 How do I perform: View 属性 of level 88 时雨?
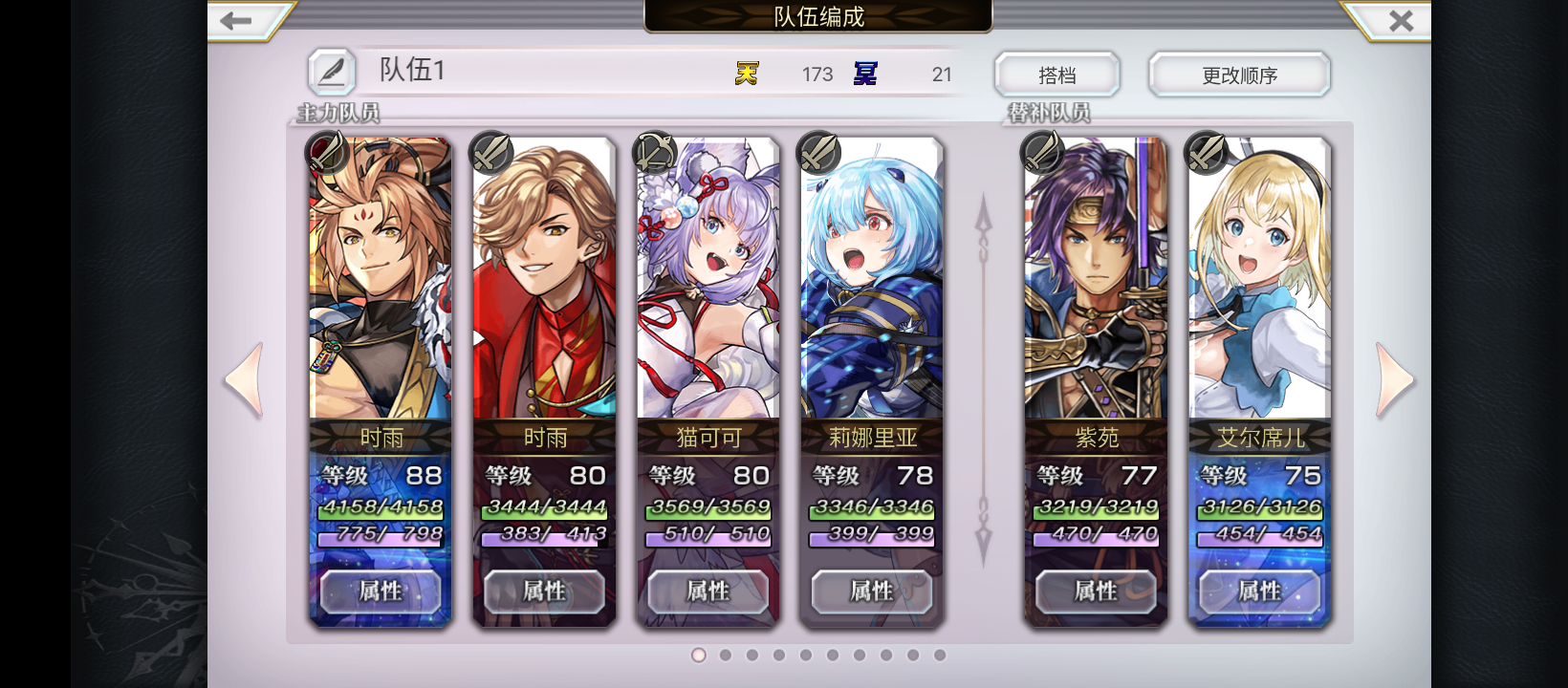[x=380, y=592]
